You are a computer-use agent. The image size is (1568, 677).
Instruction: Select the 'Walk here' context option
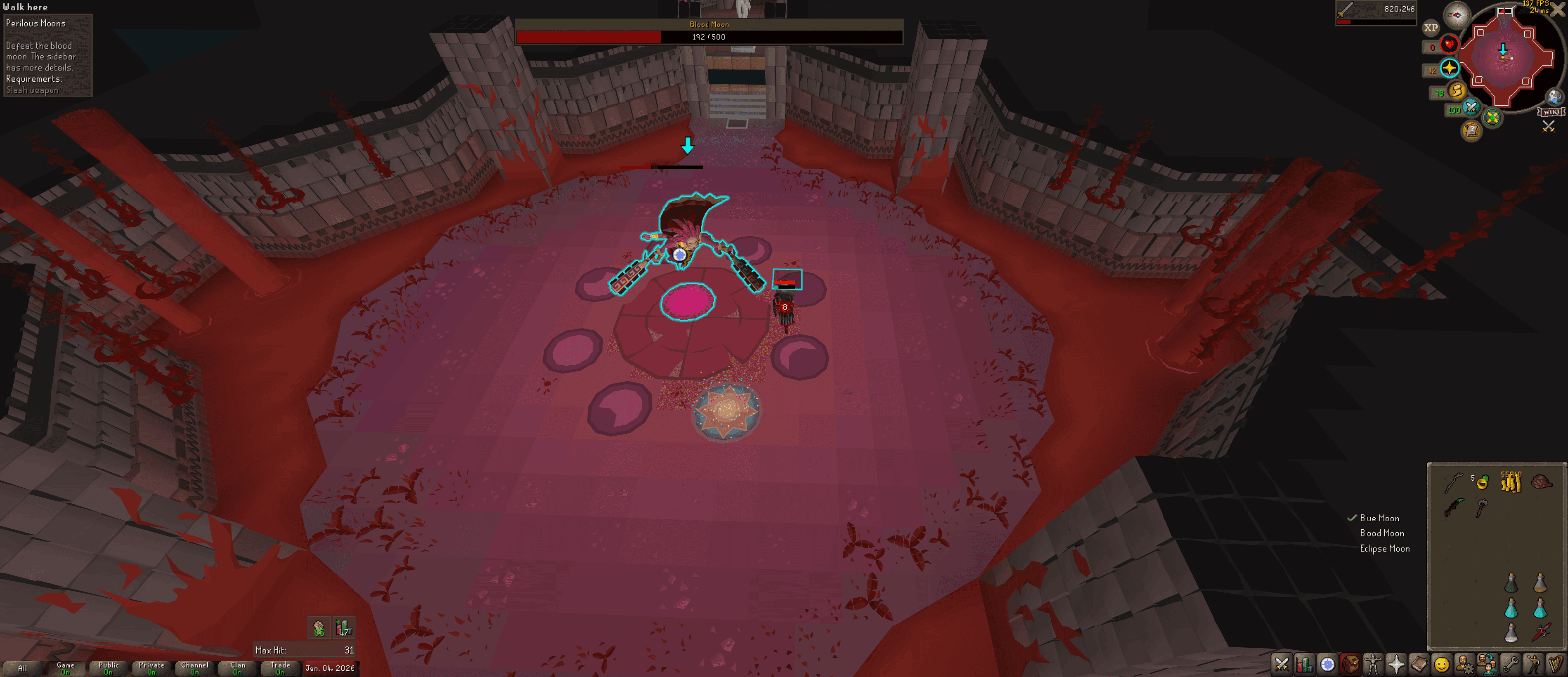click(x=27, y=7)
